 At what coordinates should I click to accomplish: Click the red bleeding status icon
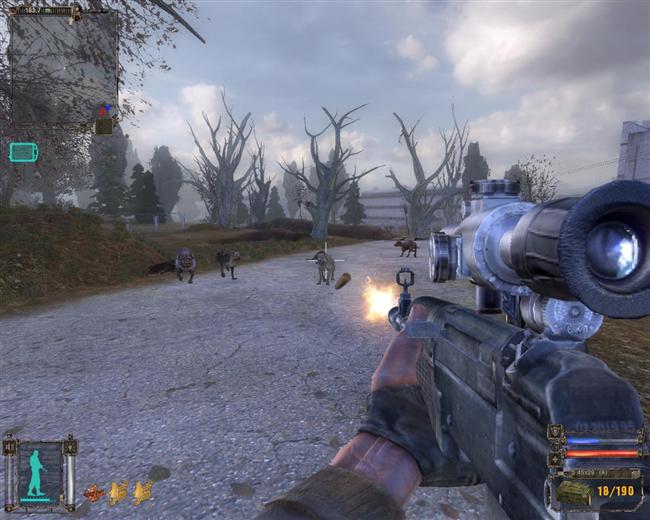coord(94,492)
